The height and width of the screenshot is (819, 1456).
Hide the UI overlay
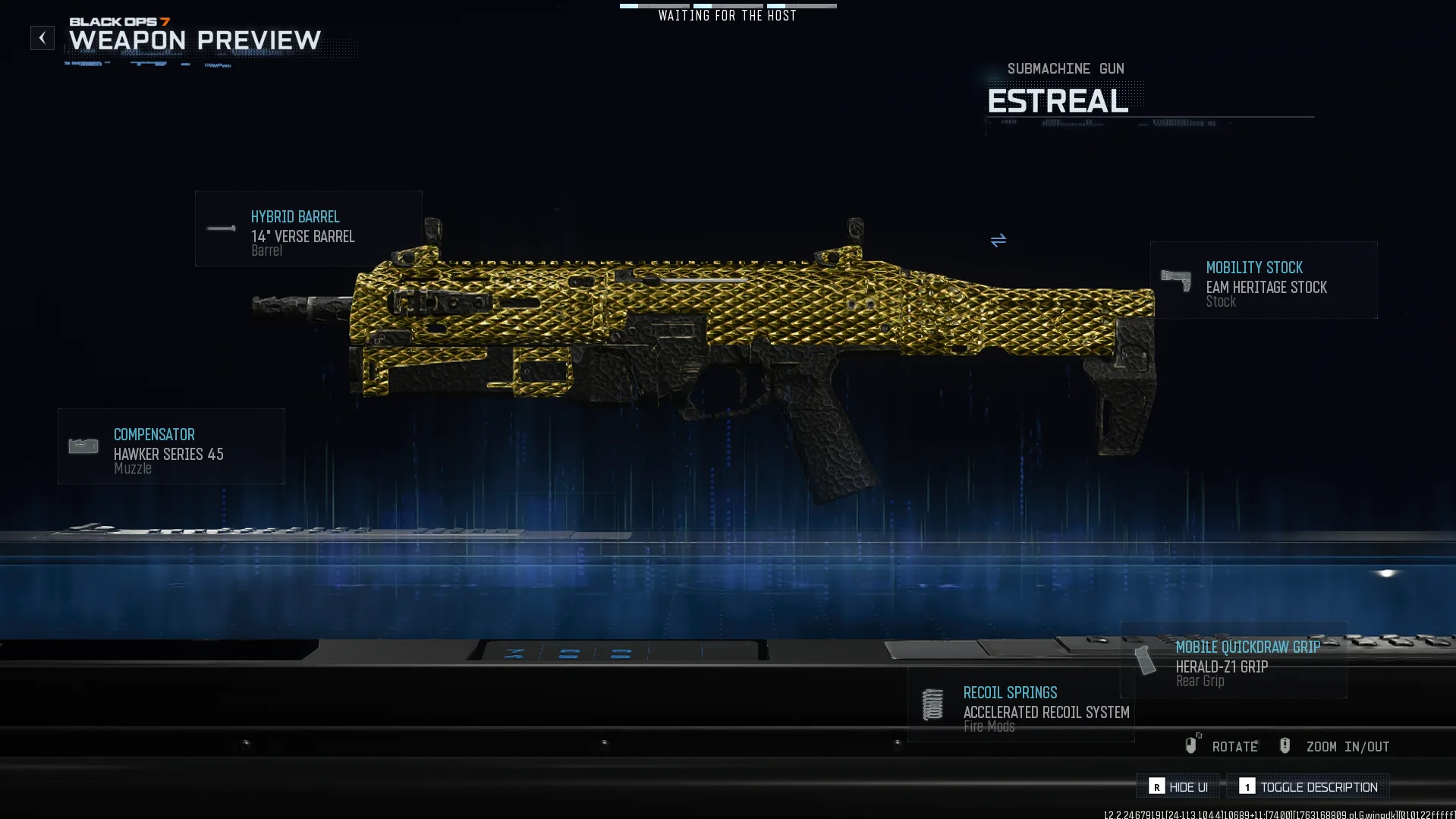pyautogui.click(x=1178, y=787)
